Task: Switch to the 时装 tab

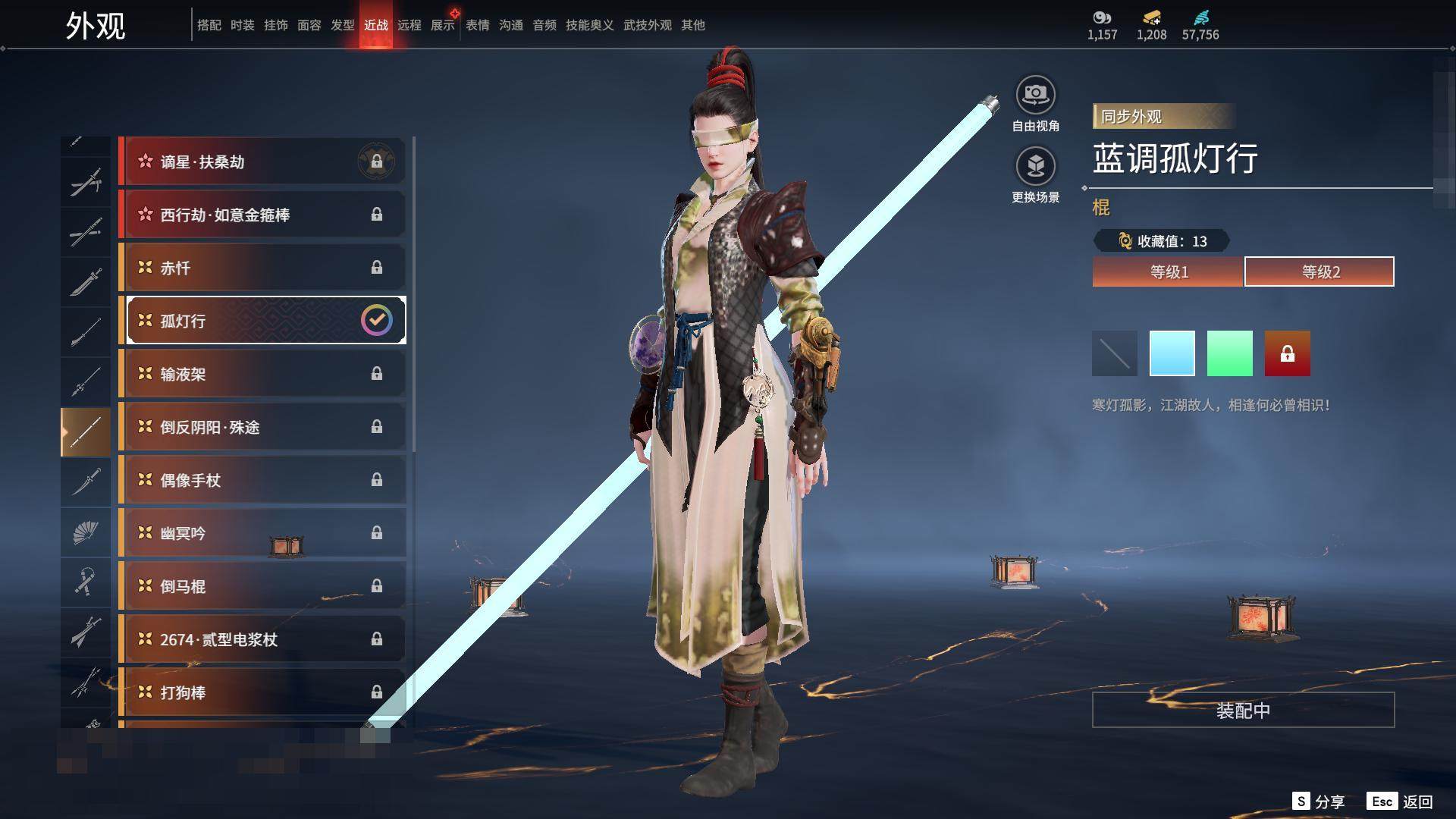Action: 243,25
